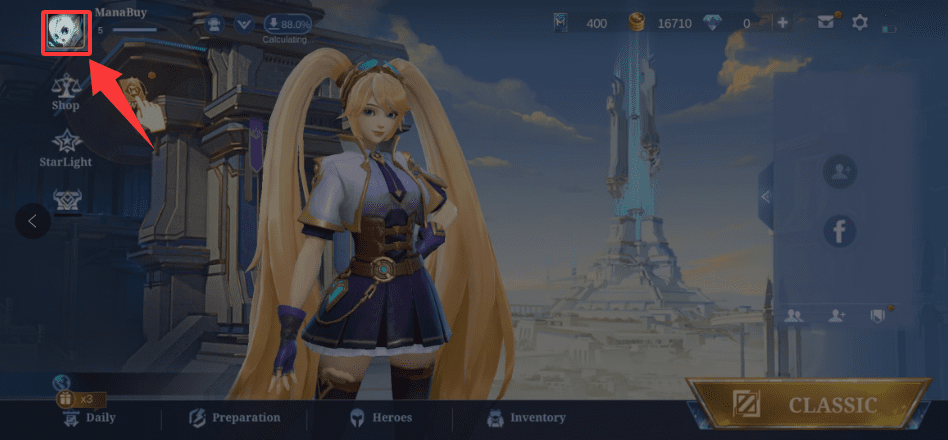
Task: Click the Facebook connect icon
Action: coord(839,232)
